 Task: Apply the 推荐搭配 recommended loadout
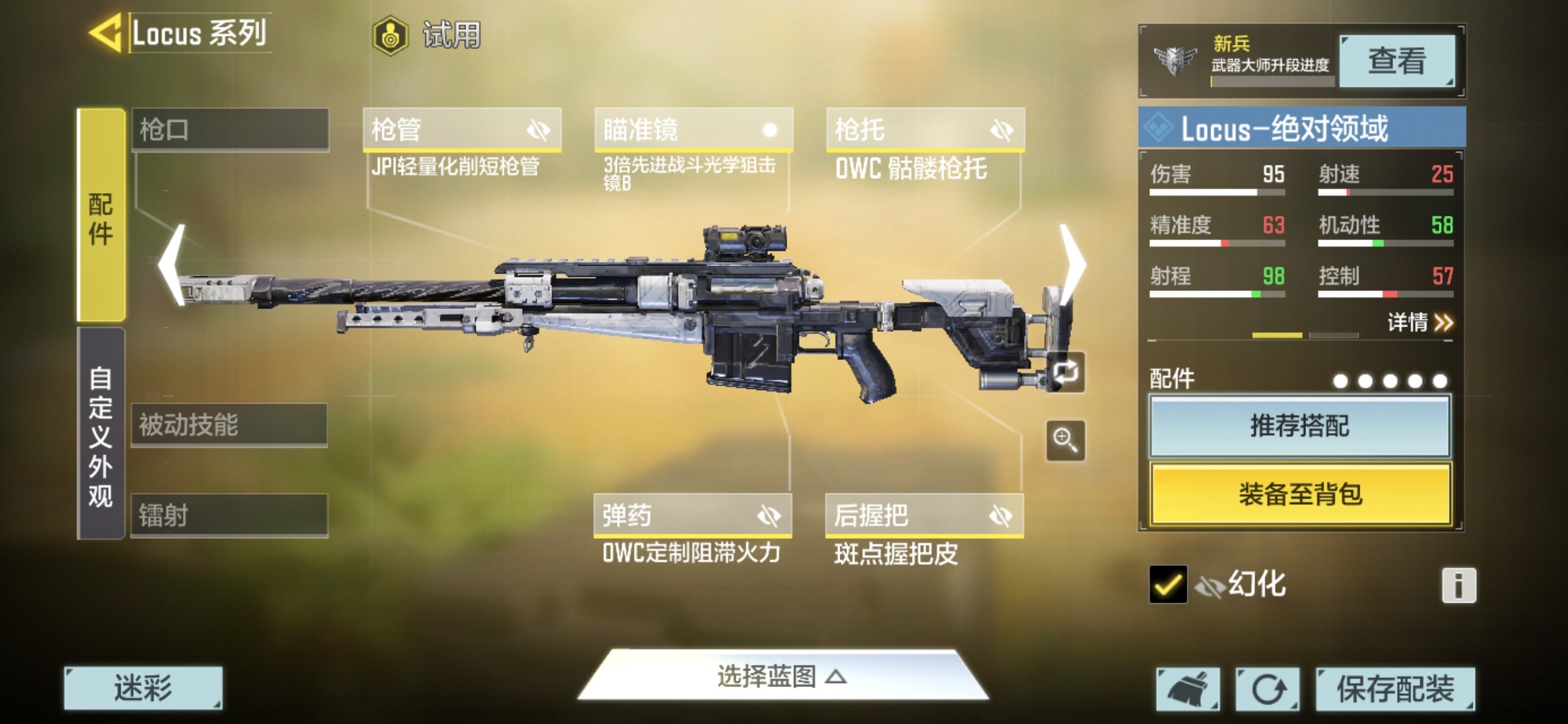(x=1300, y=426)
